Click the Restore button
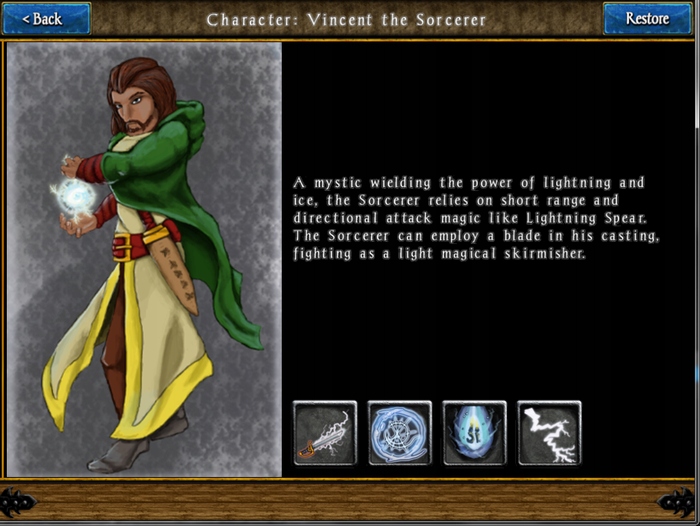Viewport: 700px width, 526px height. tap(647, 18)
